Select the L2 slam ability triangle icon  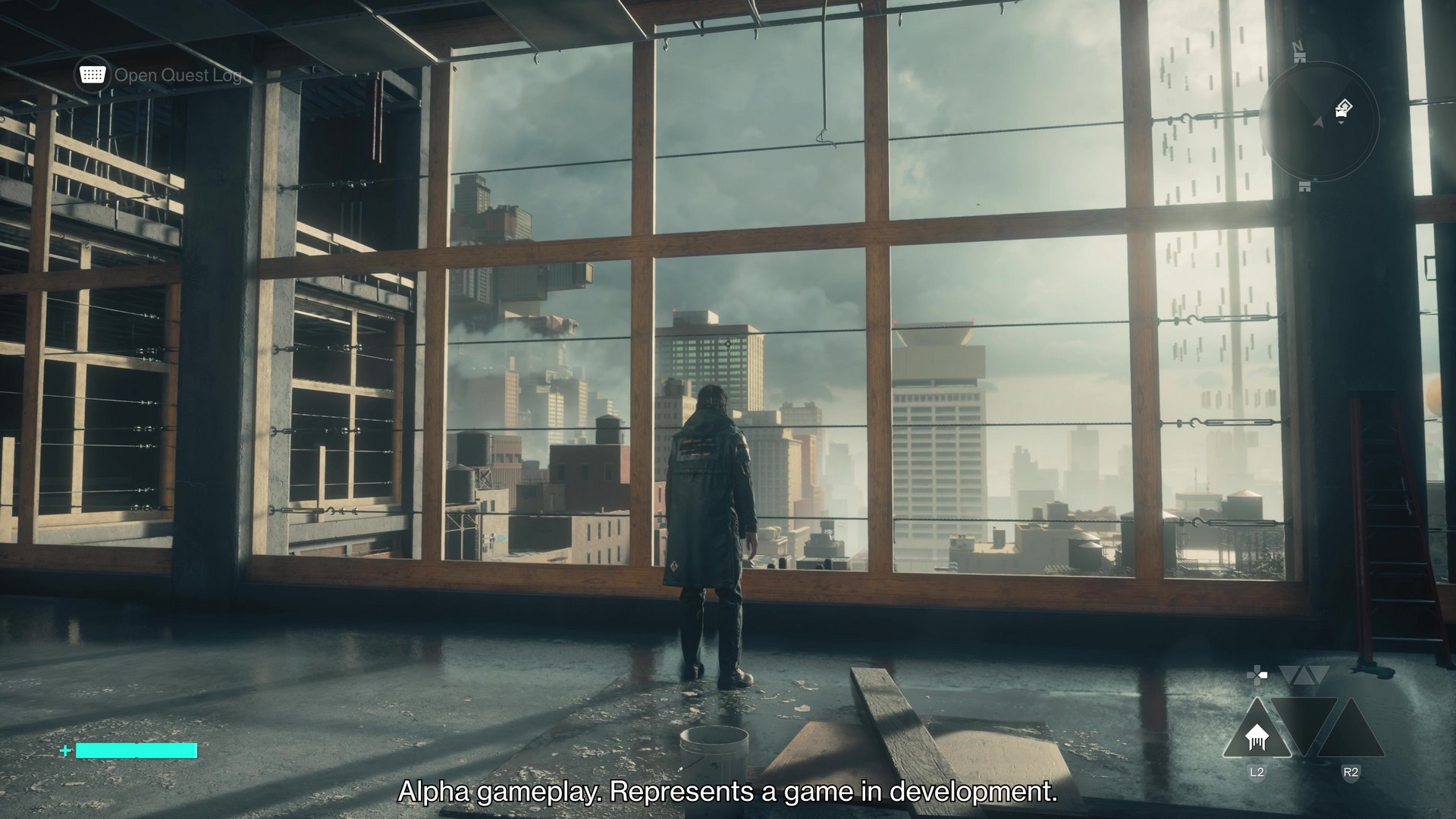(1257, 735)
